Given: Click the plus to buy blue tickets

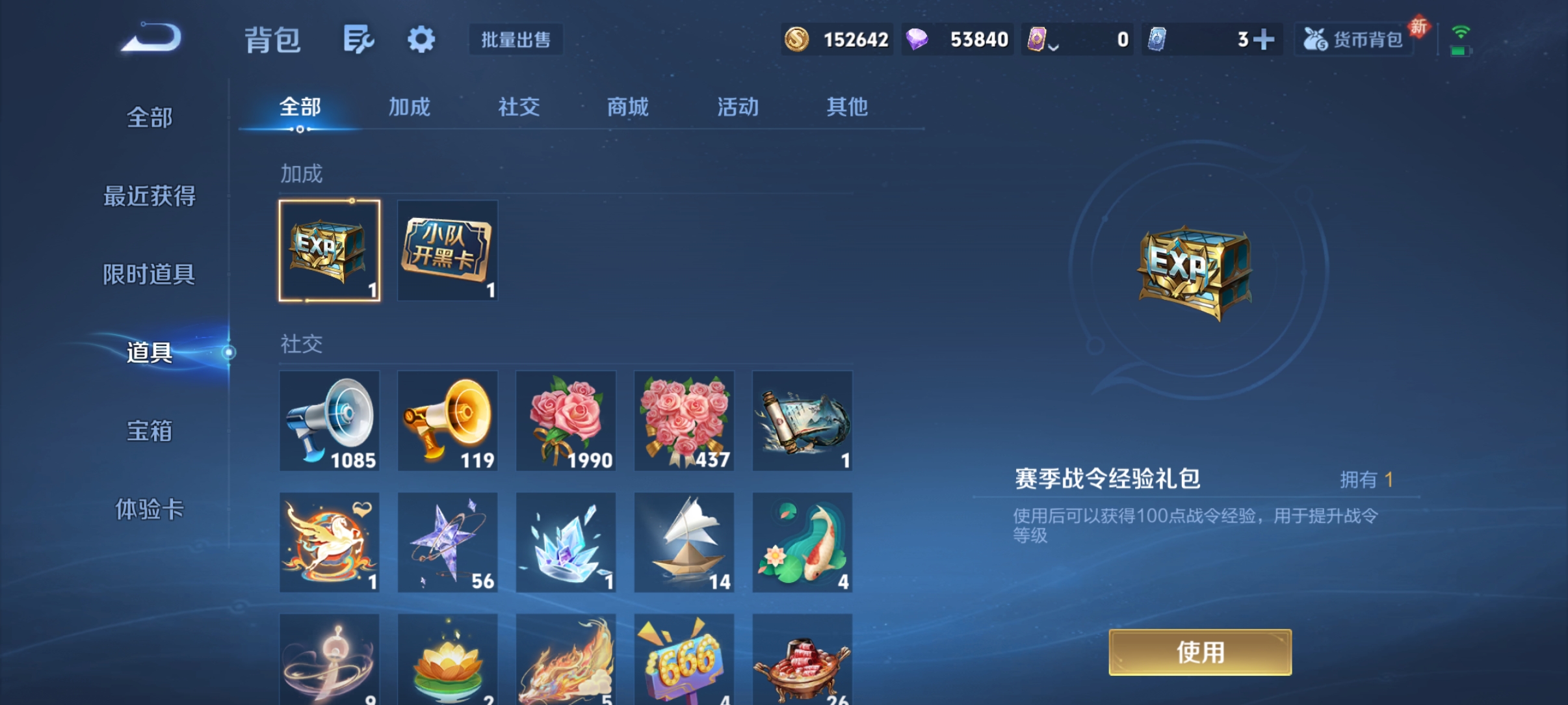Looking at the screenshot, I should coord(1264,39).
